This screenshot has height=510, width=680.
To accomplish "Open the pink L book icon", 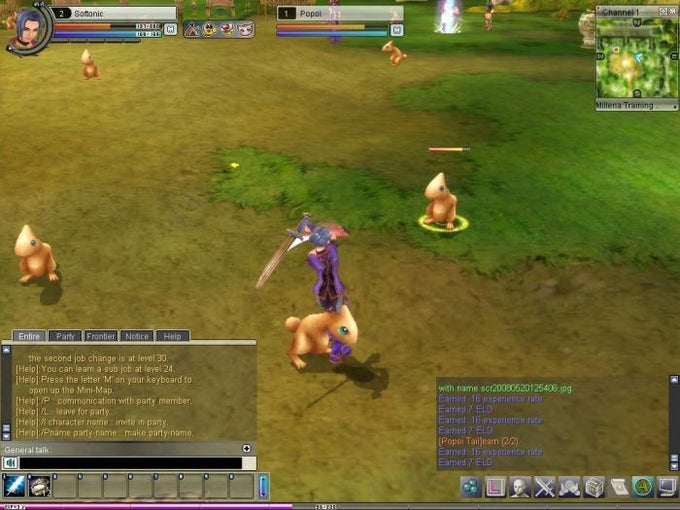I will pyautogui.click(x=495, y=487).
